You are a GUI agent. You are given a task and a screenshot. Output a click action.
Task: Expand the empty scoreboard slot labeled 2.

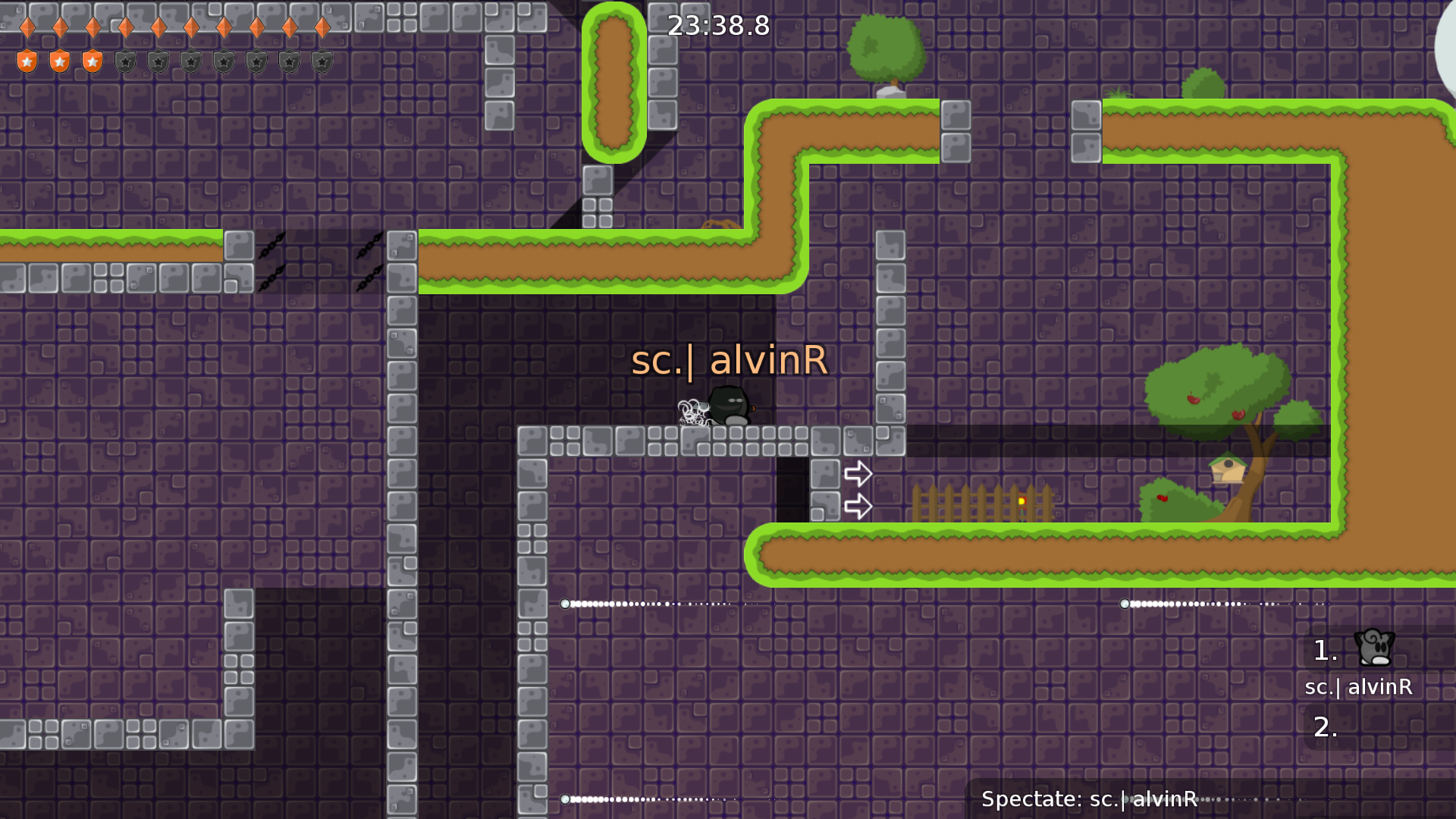pos(1324,726)
